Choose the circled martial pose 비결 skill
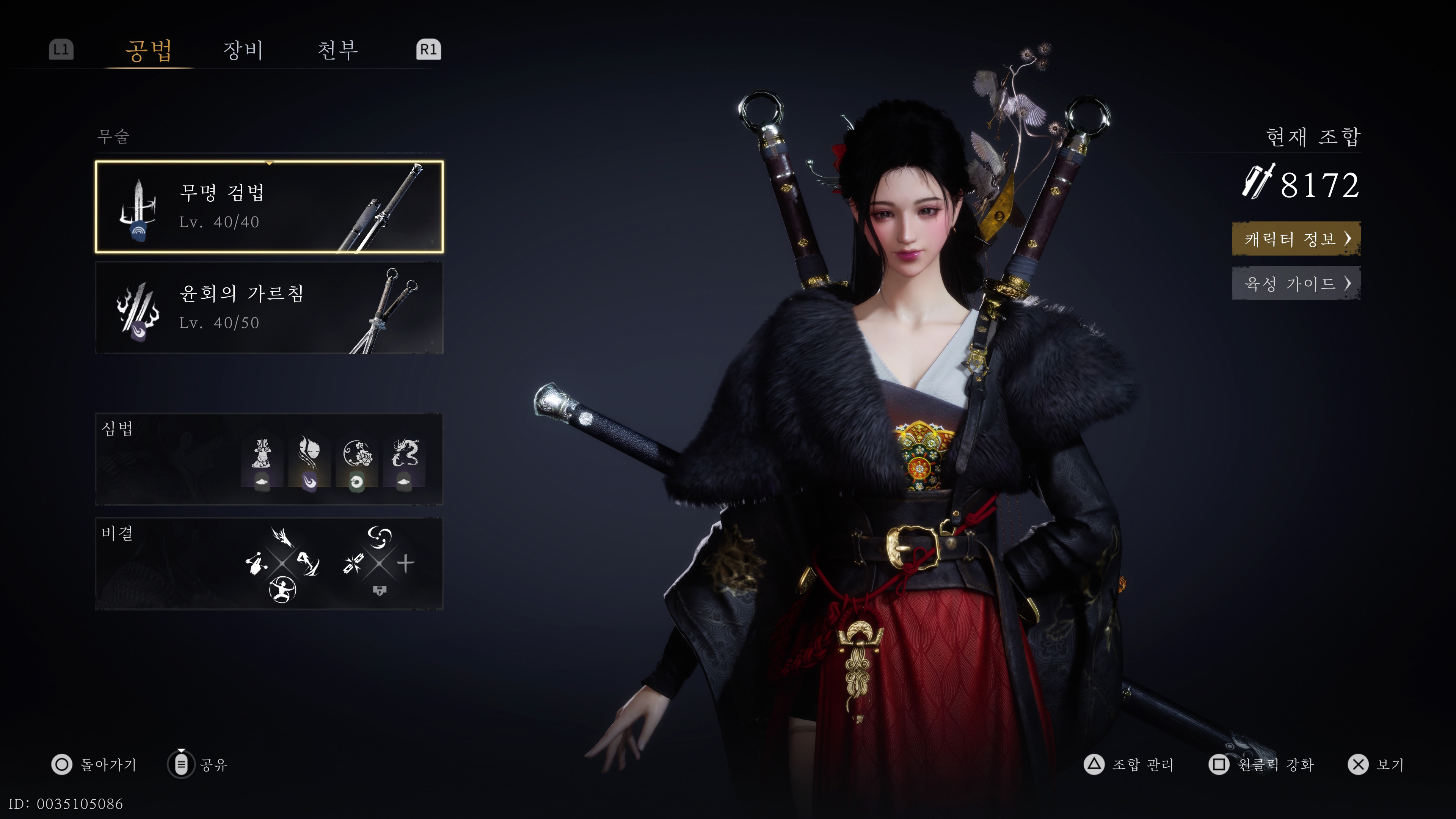This screenshot has height=819, width=1456. tap(282, 590)
